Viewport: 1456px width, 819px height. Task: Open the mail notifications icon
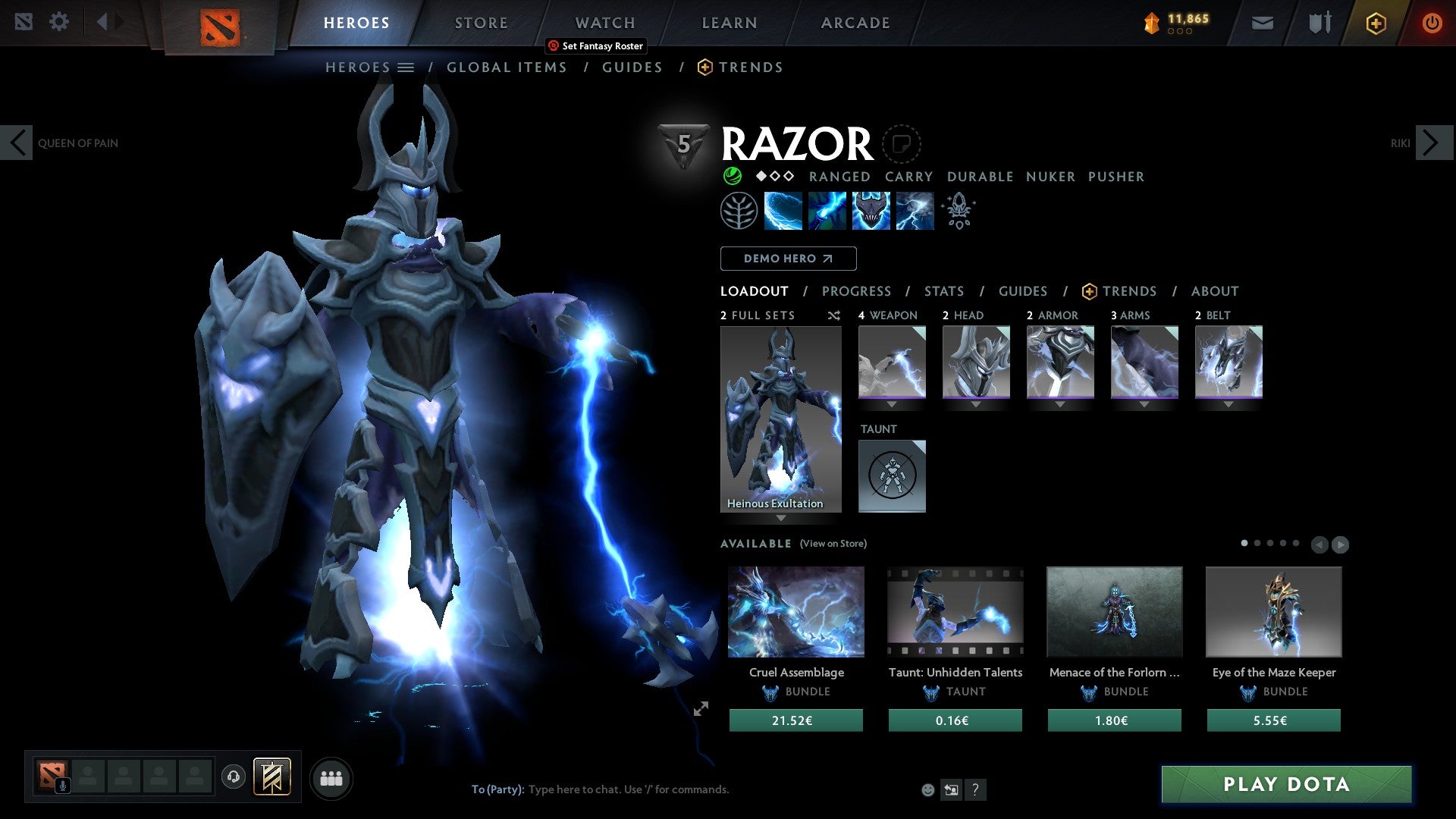pyautogui.click(x=1262, y=22)
